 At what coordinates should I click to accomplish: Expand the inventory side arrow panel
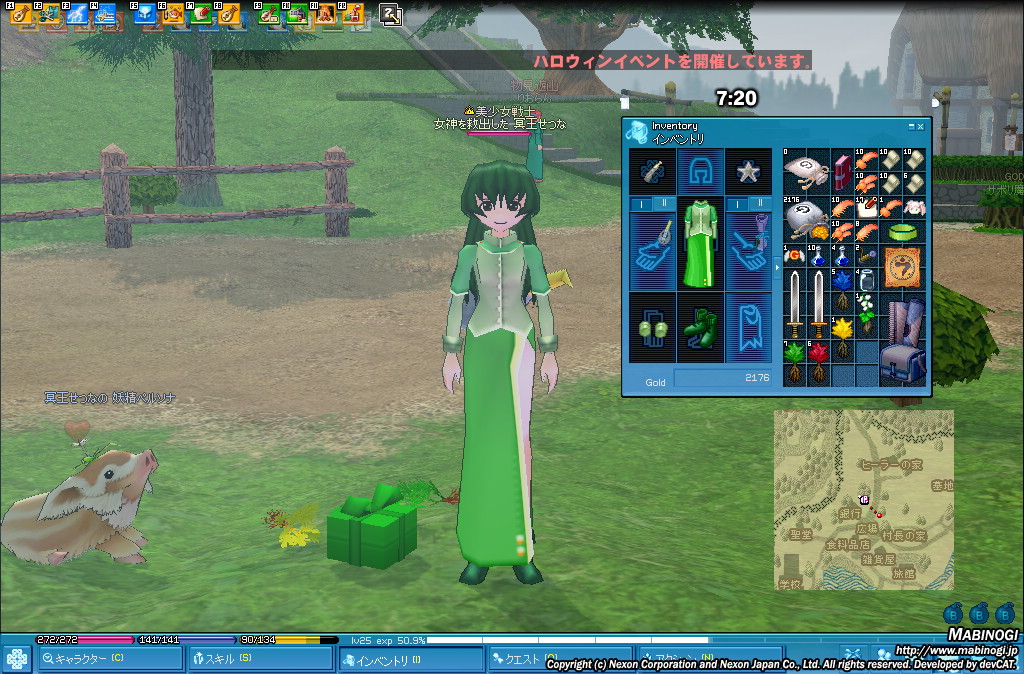click(777, 268)
